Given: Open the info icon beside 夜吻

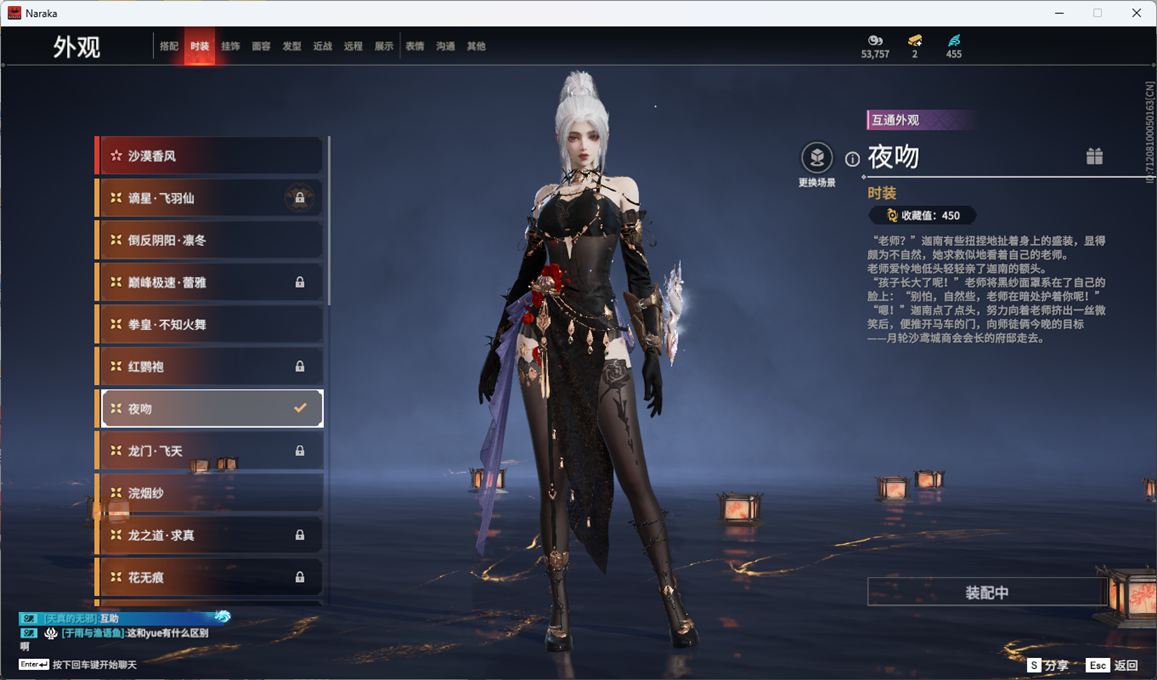Looking at the screenshot, I should 853,159.
